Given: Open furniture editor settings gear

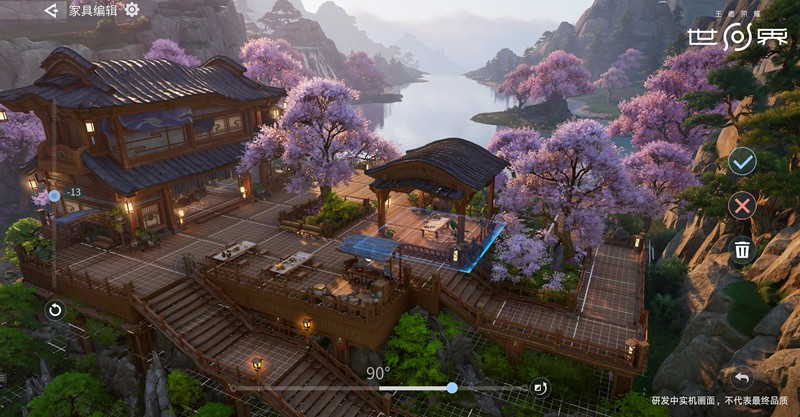Looking at the screenshot, I should (132, 10).
